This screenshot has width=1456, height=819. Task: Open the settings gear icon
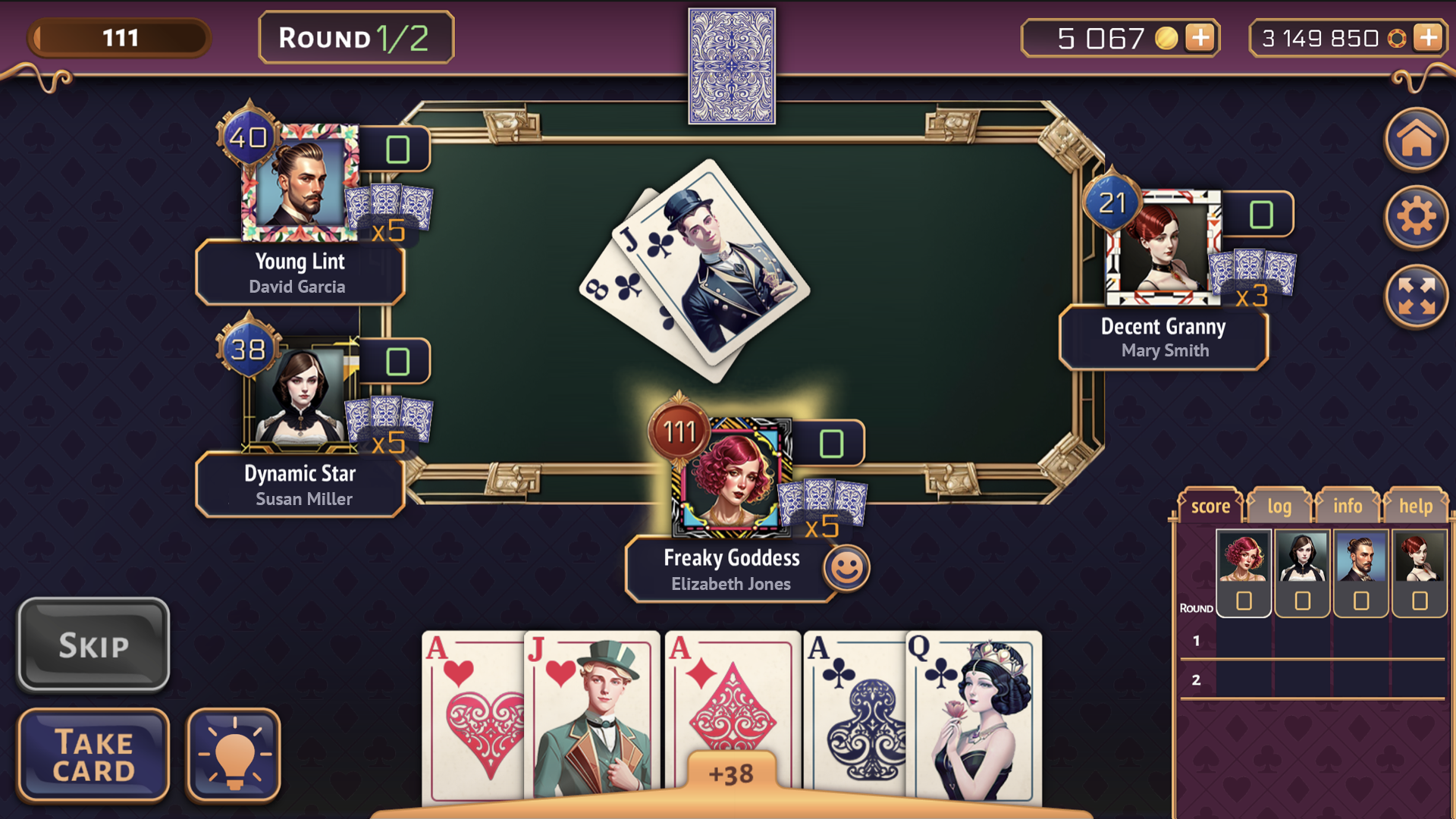[1415, 218]
